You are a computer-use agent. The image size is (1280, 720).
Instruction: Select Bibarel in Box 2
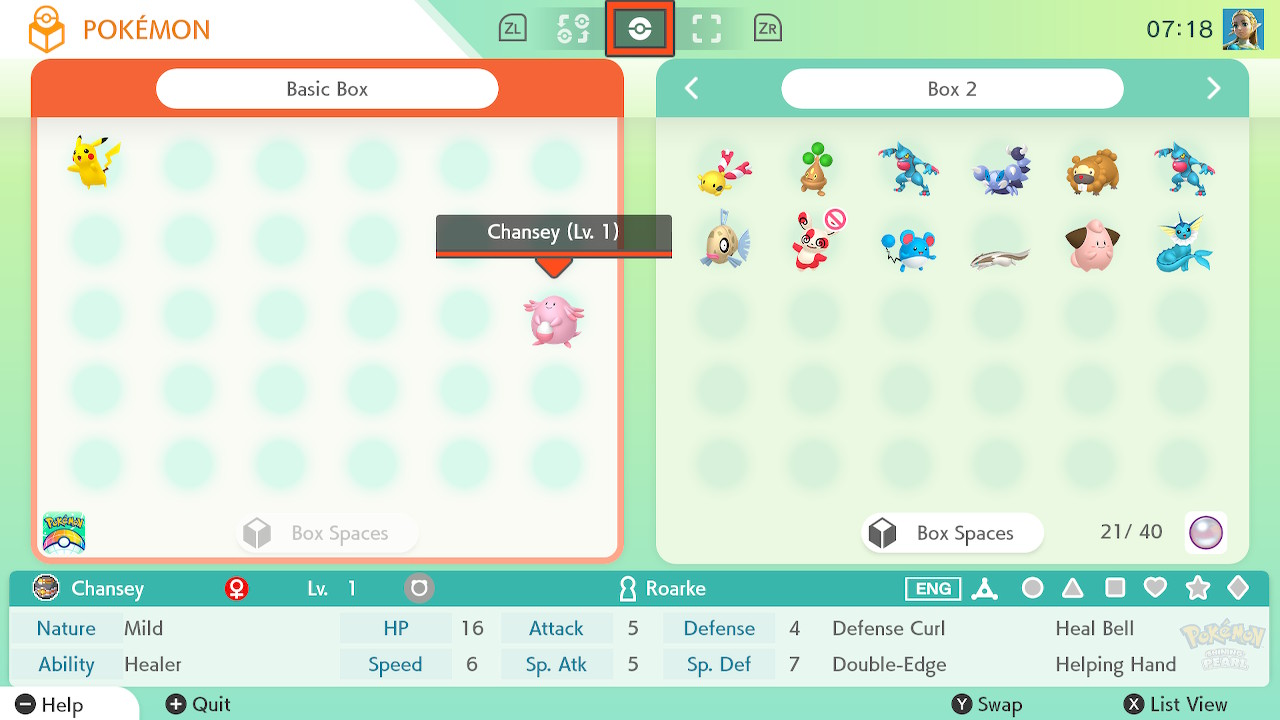point(1091,170)
